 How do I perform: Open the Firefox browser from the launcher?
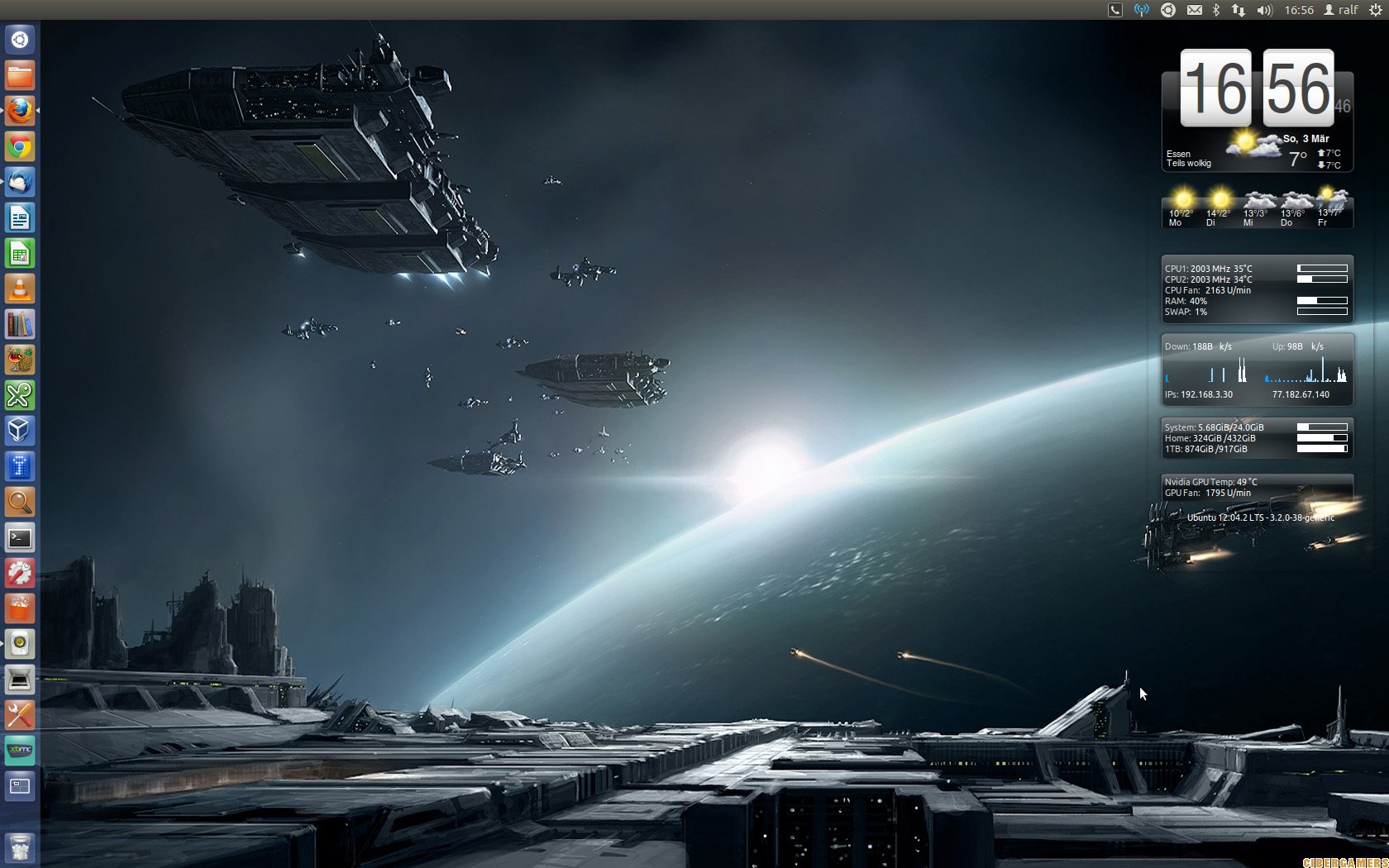coord(20,111)
